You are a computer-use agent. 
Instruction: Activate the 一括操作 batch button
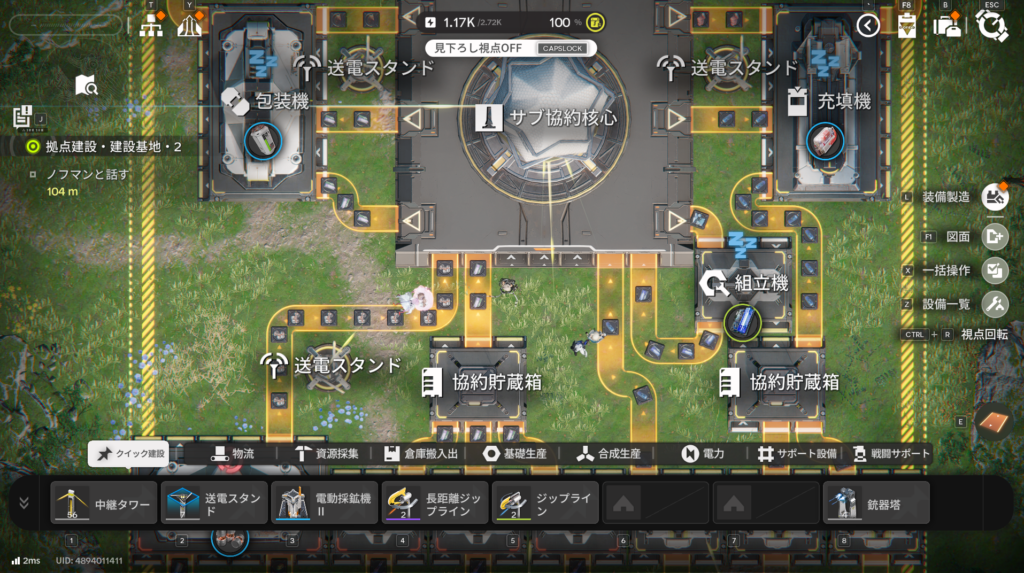[x=993, y=270]
